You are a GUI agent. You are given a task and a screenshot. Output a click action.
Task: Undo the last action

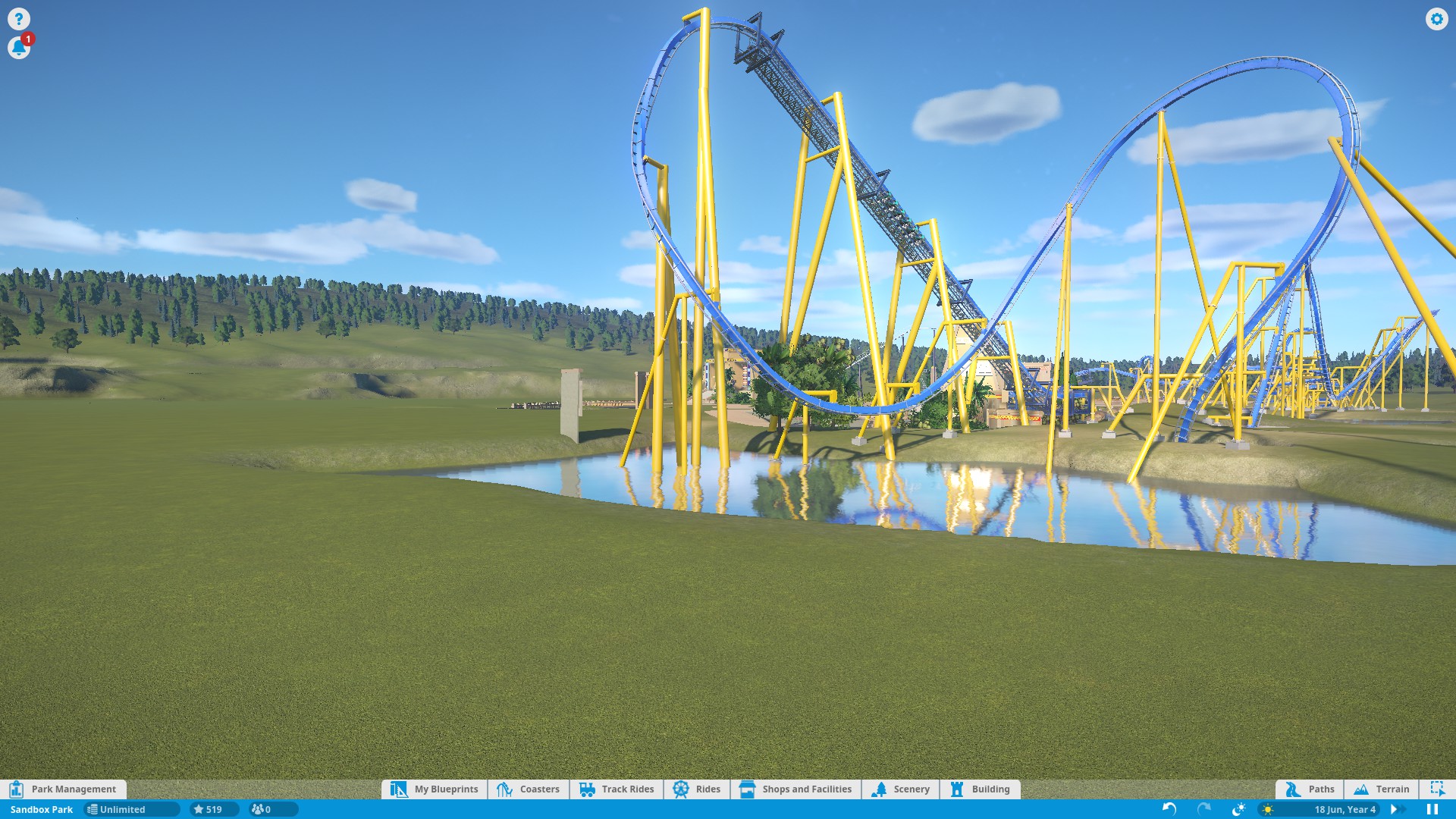1169,809
